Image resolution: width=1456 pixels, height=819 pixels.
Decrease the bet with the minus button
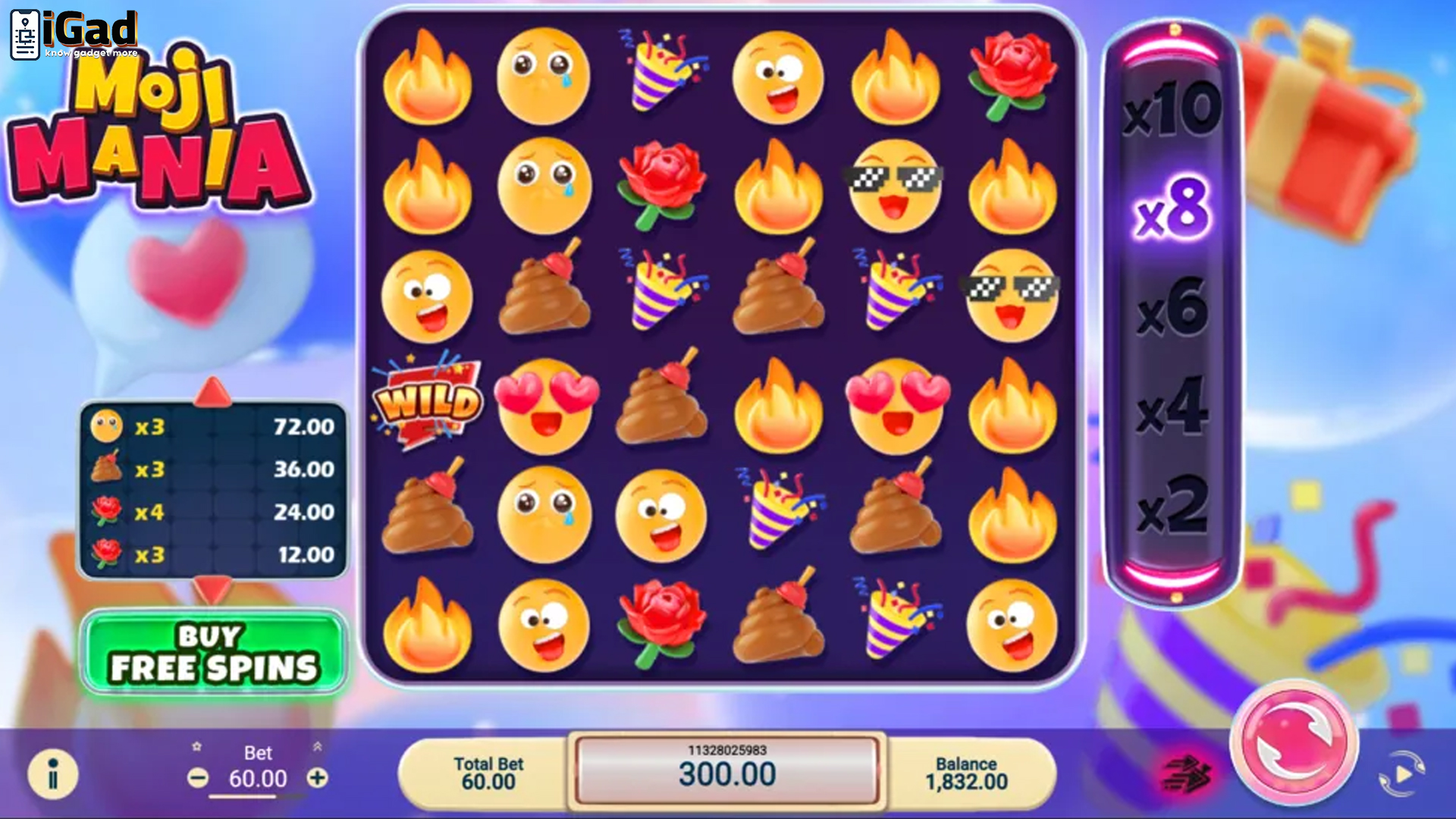tap(199, 777)
